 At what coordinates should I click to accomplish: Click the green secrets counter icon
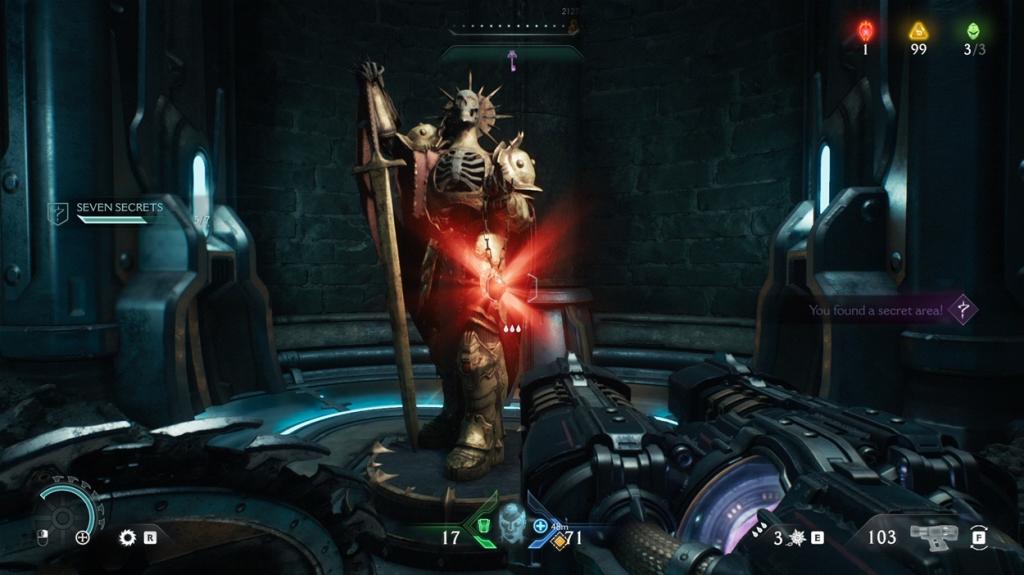coord(972,31)
